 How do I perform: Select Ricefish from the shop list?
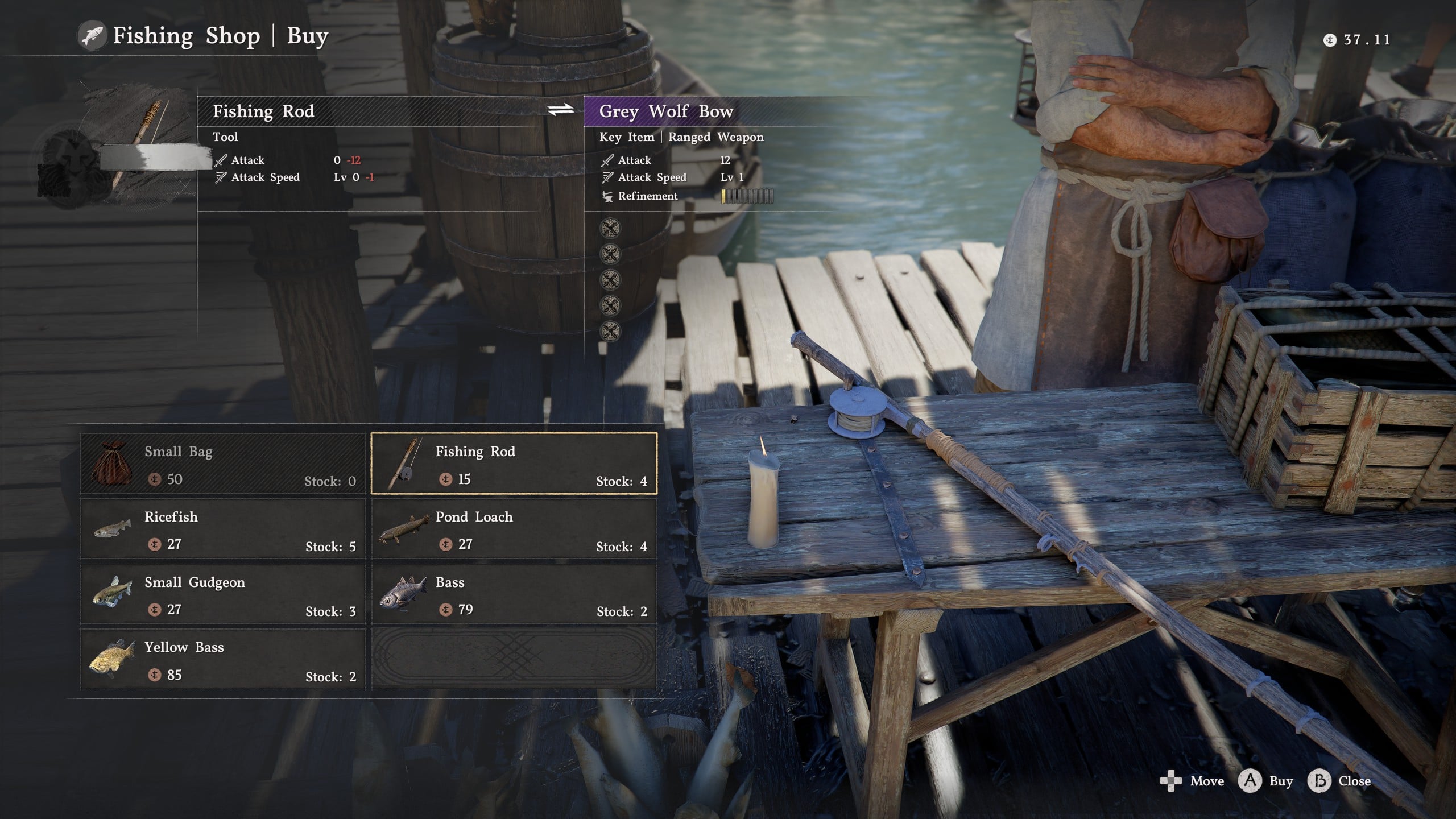(x=223, y=530)
